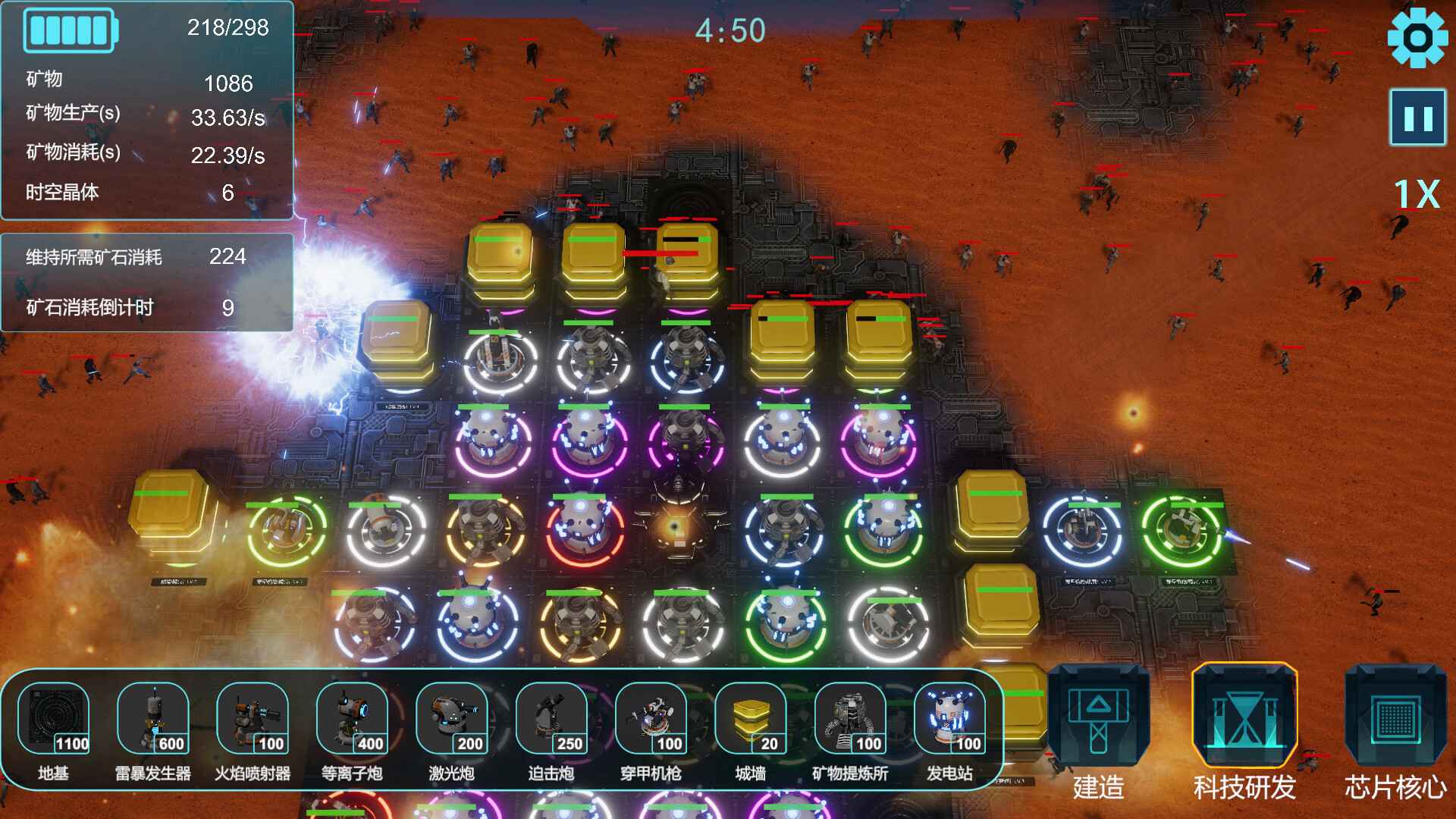Viewport: 1456px width, 819px height.
Task: Select the 激光炮 laser cannon icon
Action: (x=453, y=720)
